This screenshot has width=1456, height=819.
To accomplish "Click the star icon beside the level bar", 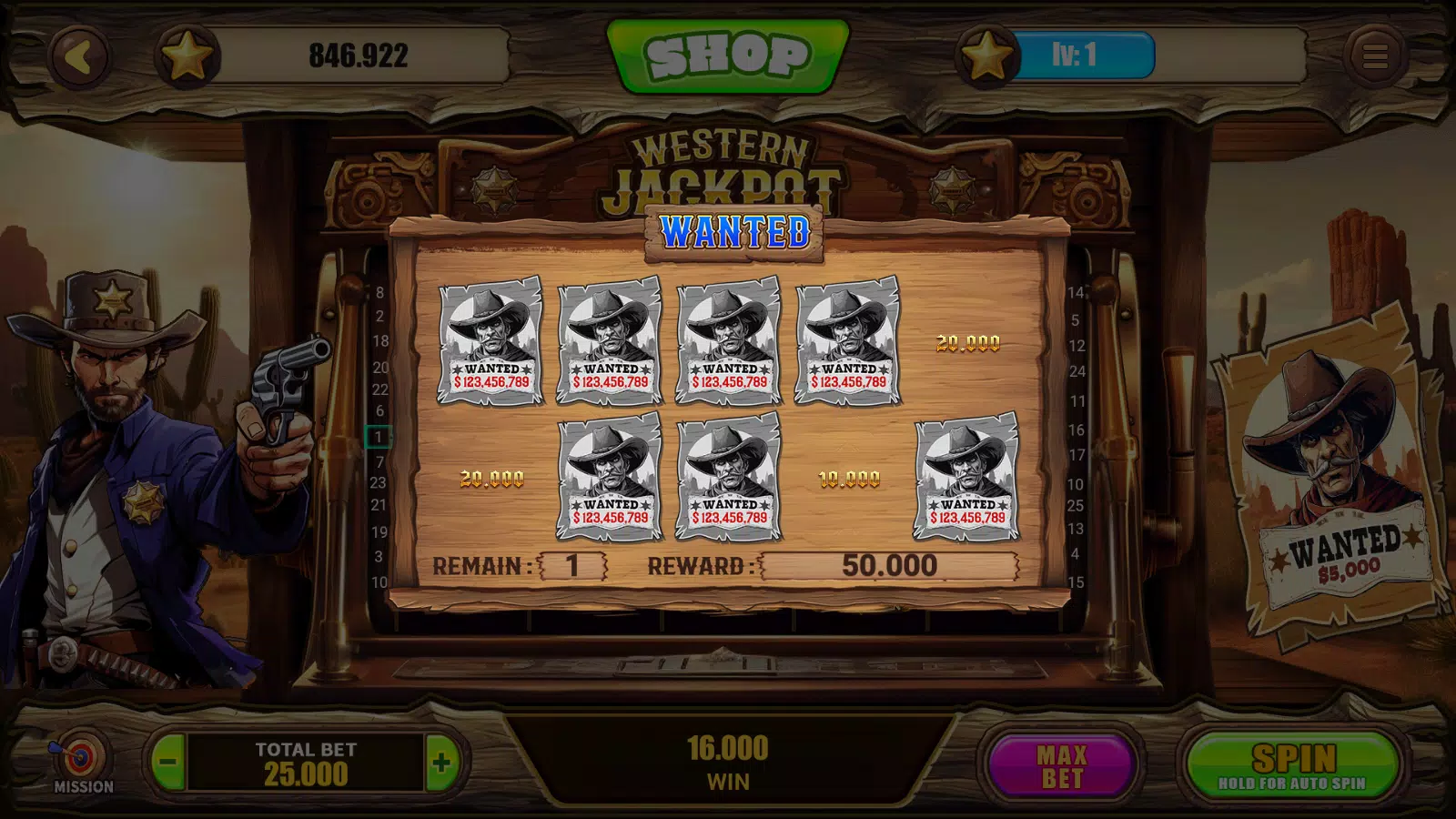I will pyautogui.click(x=986, y=57).
